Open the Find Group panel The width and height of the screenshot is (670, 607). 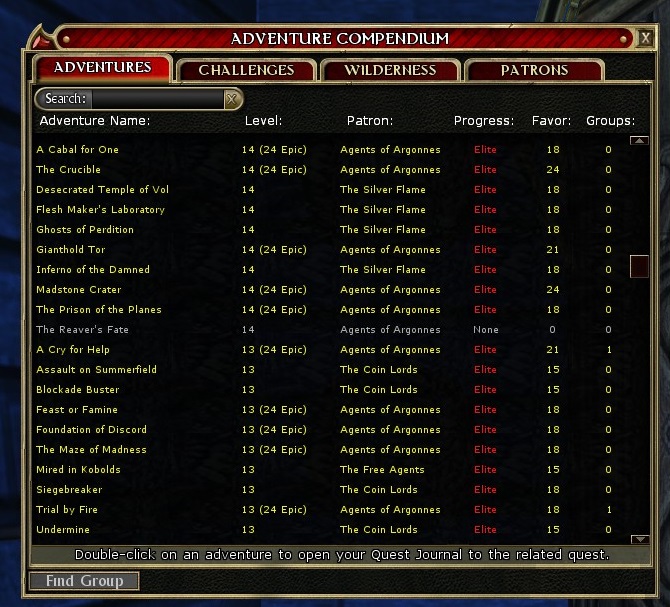coord(84,581)
